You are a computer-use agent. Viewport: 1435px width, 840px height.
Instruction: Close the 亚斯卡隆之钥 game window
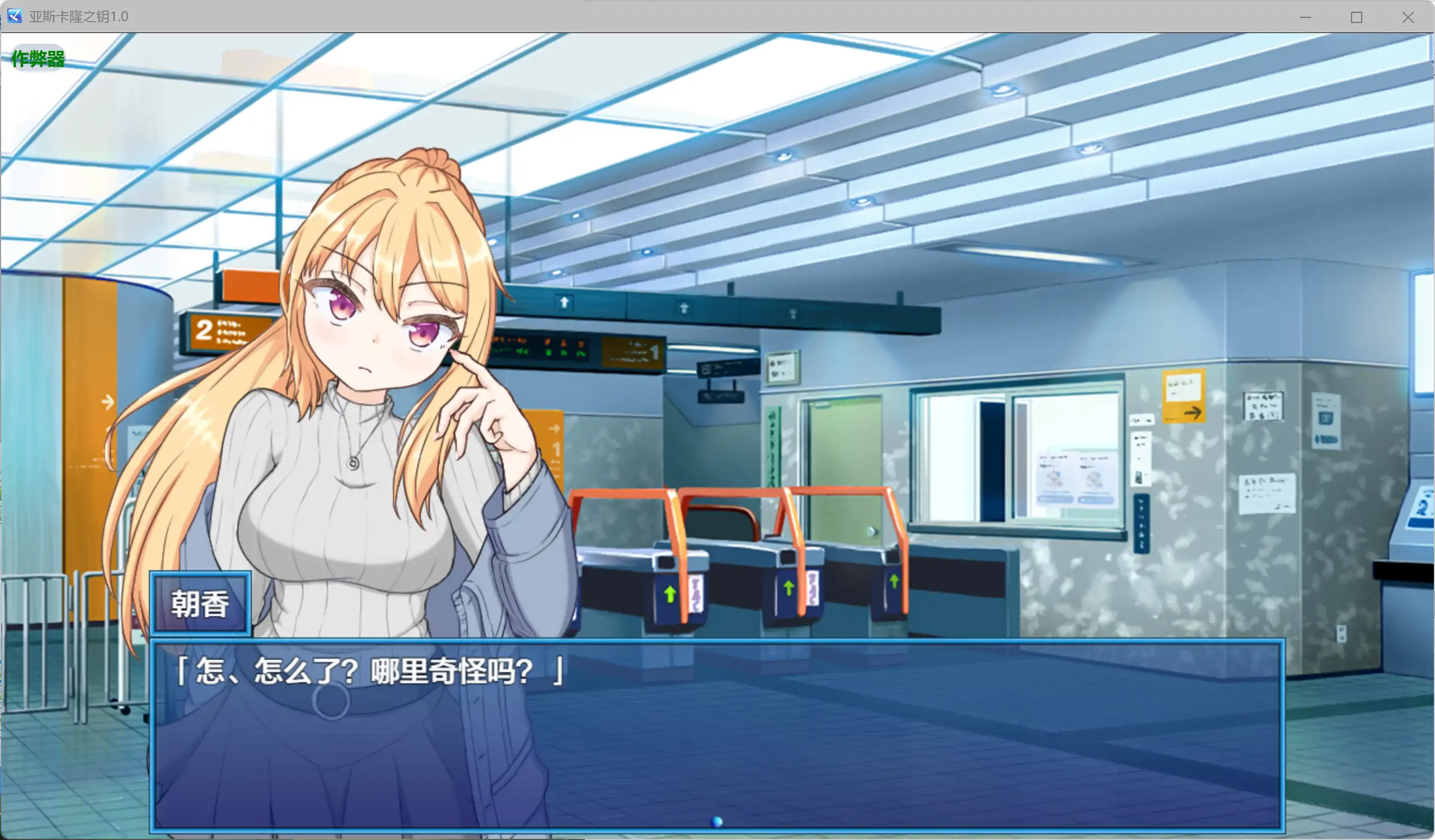(1406, 17)
